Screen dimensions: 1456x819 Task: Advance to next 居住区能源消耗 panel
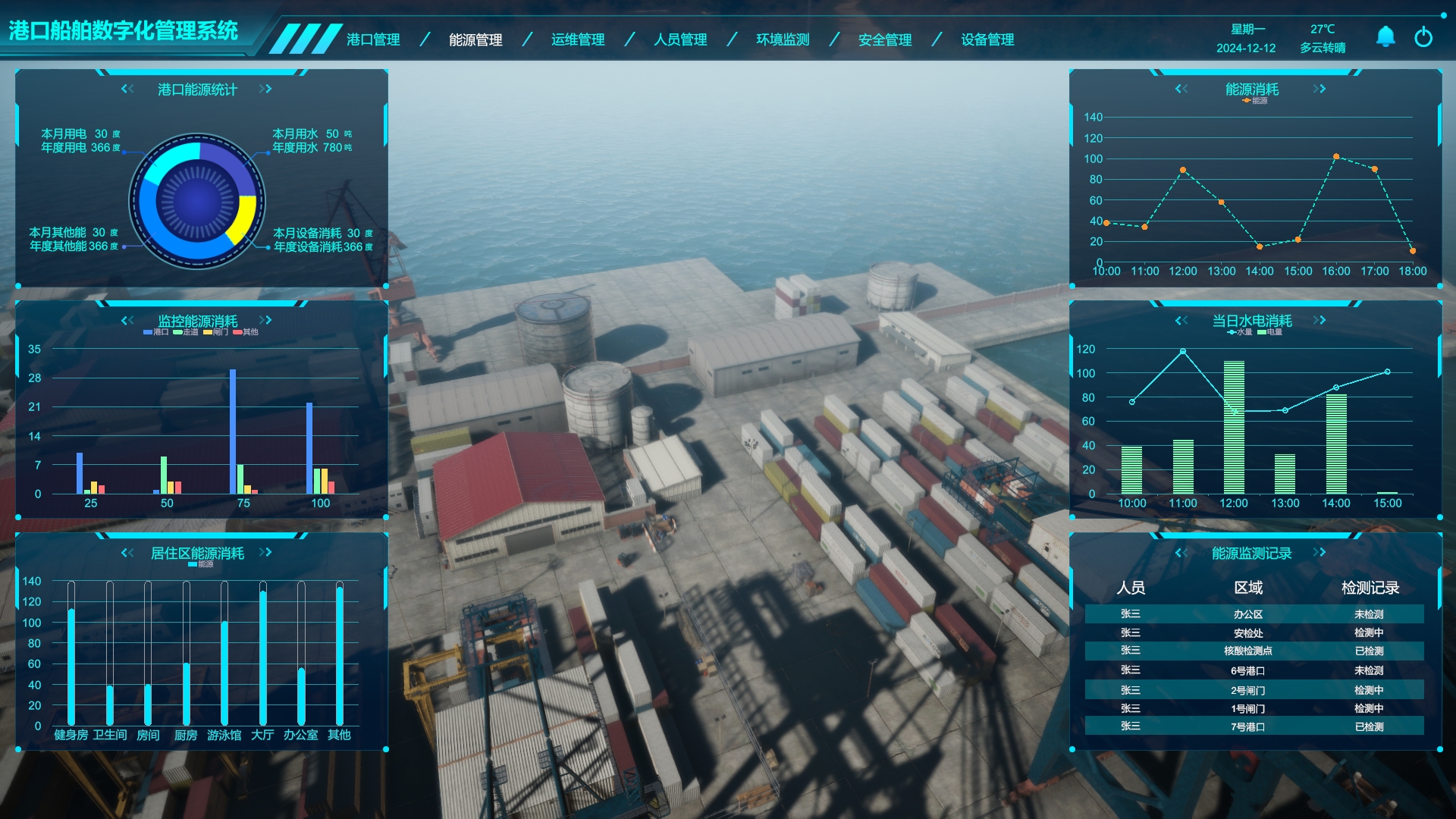click(265, 552)
